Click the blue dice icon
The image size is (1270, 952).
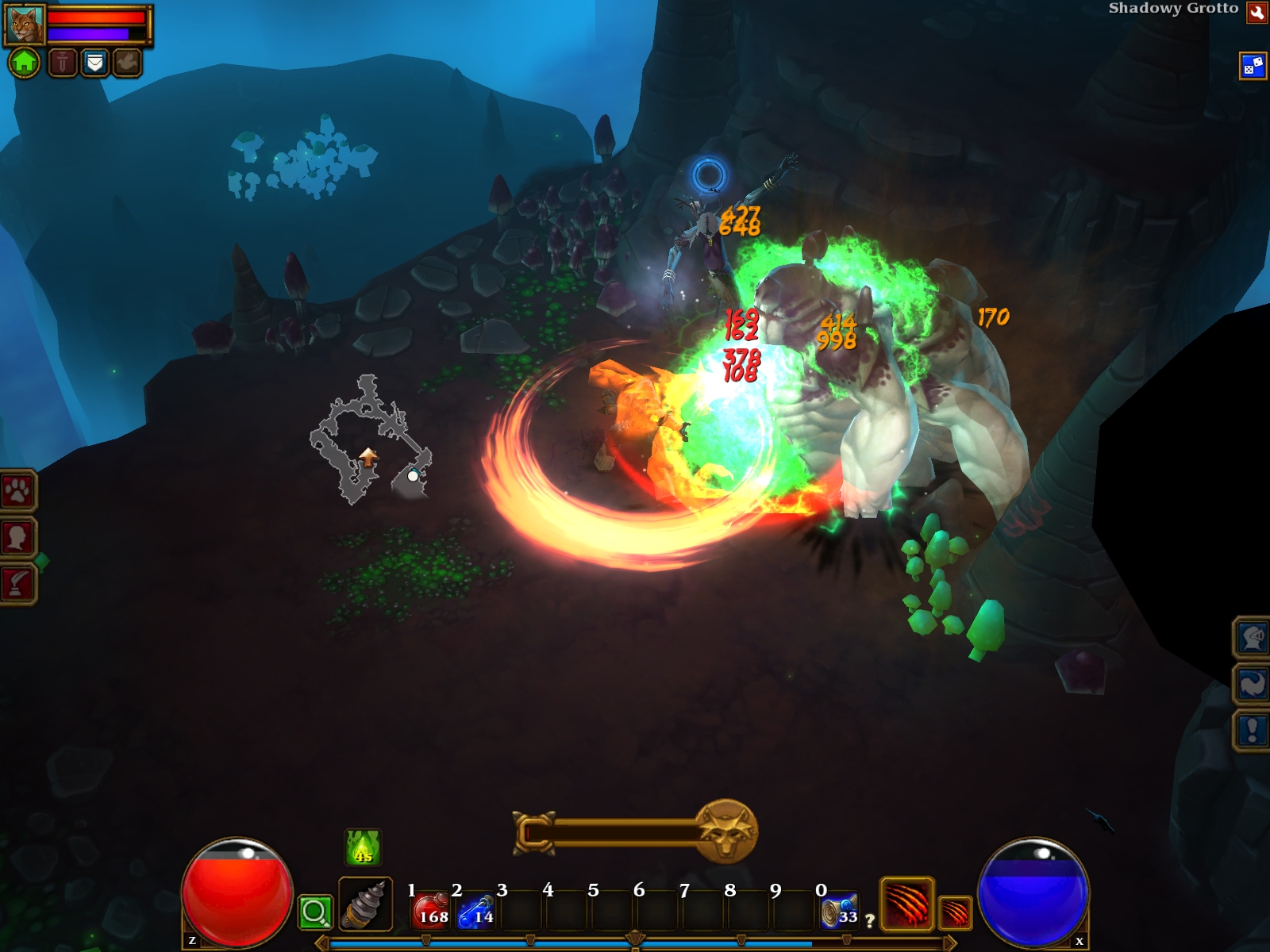point(1253,66)
